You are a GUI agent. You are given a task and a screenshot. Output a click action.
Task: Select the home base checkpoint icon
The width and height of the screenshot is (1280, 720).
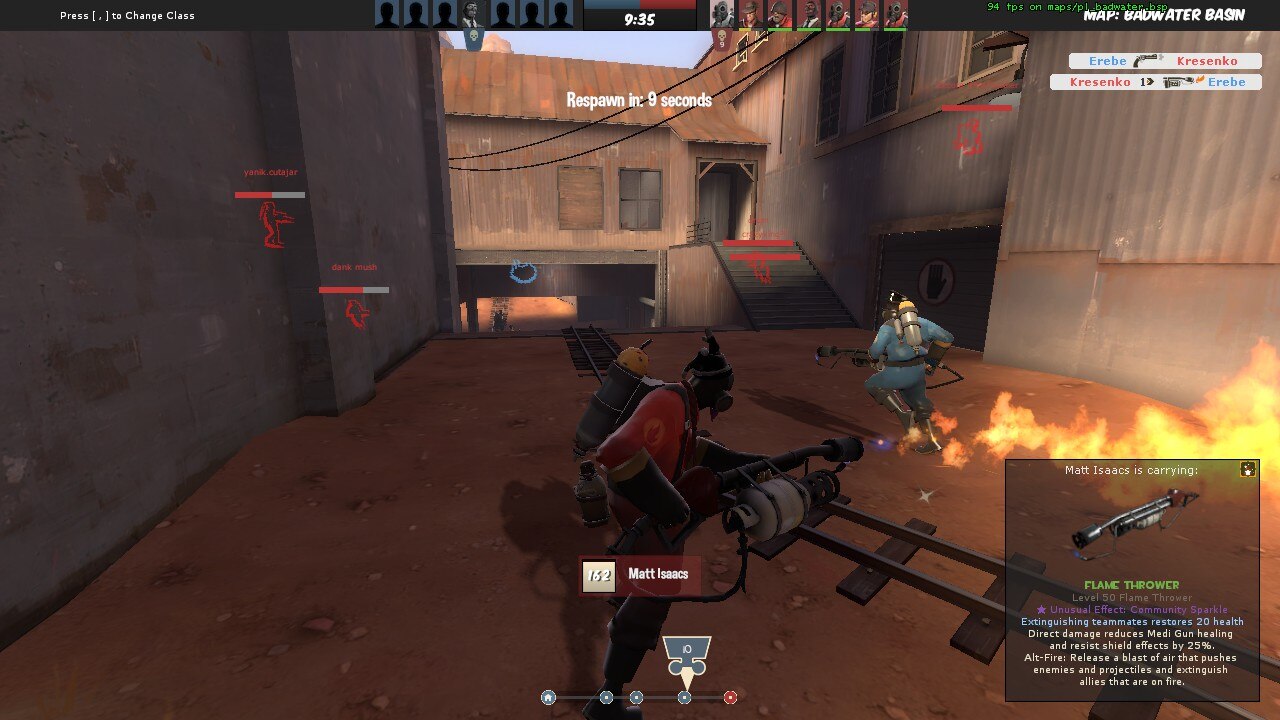(x=548, y=698)
